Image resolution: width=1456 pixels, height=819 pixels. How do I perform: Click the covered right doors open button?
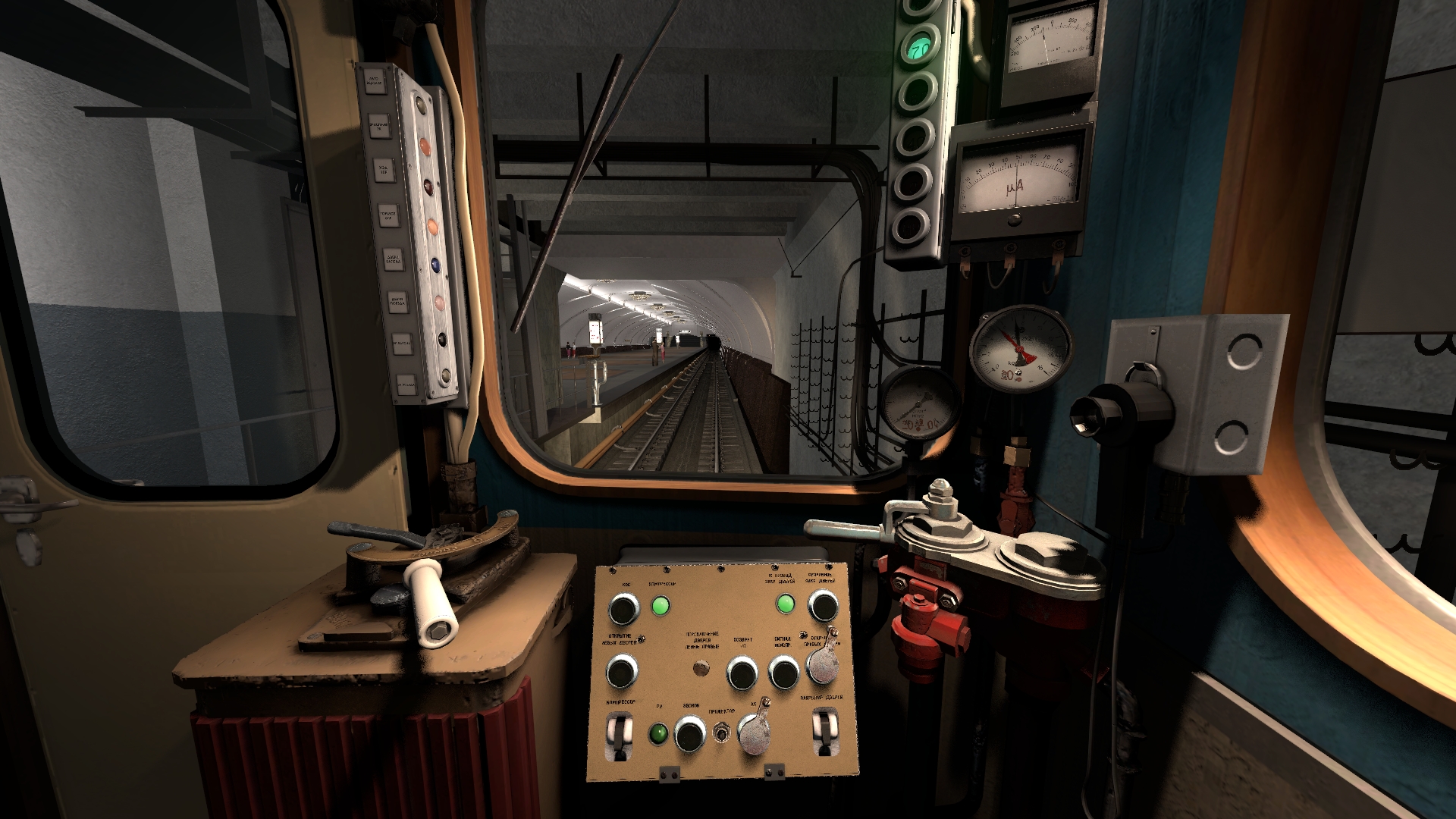click(822, 663)
